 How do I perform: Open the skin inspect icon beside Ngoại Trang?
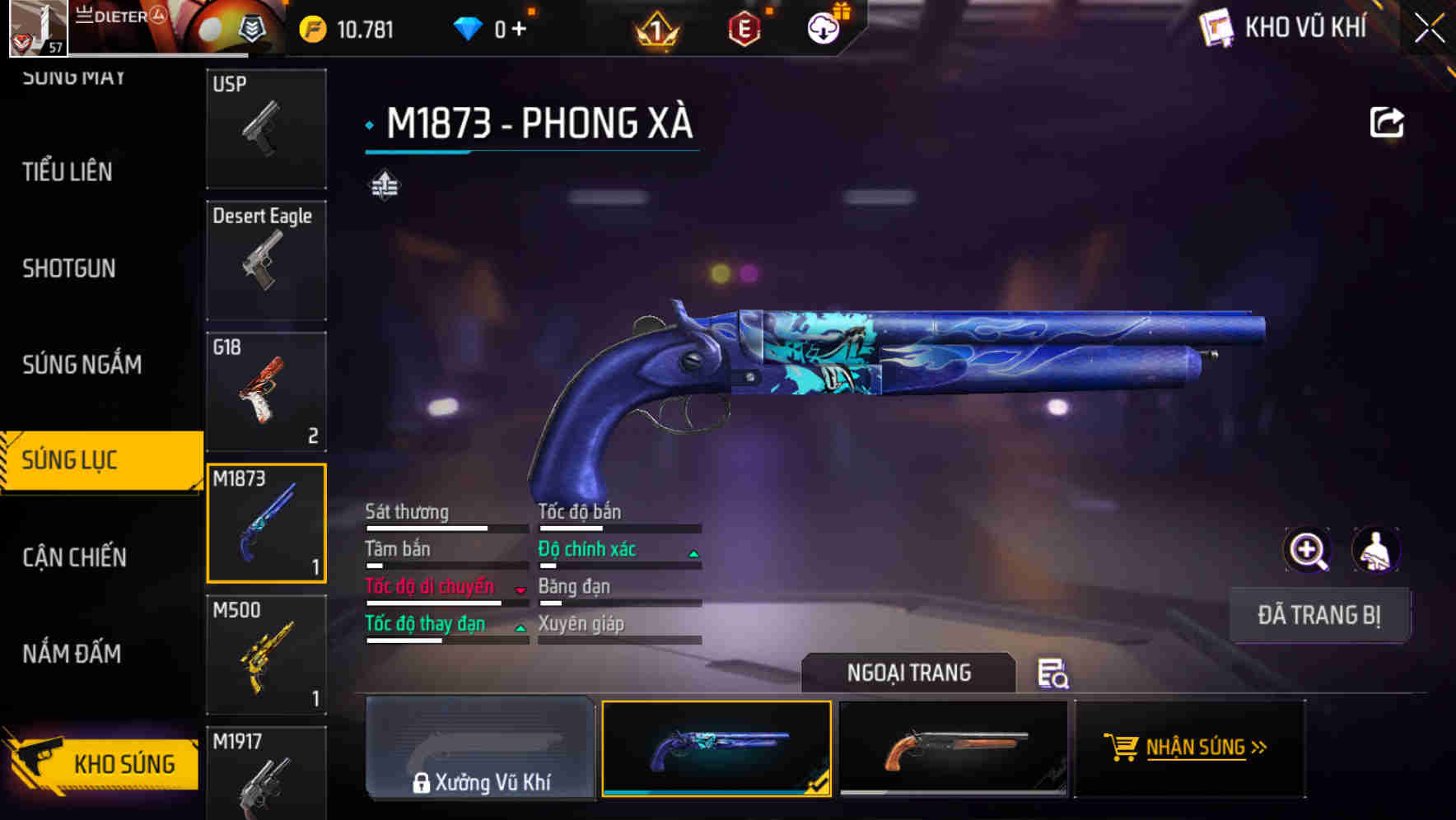(x=1052, y=675)
